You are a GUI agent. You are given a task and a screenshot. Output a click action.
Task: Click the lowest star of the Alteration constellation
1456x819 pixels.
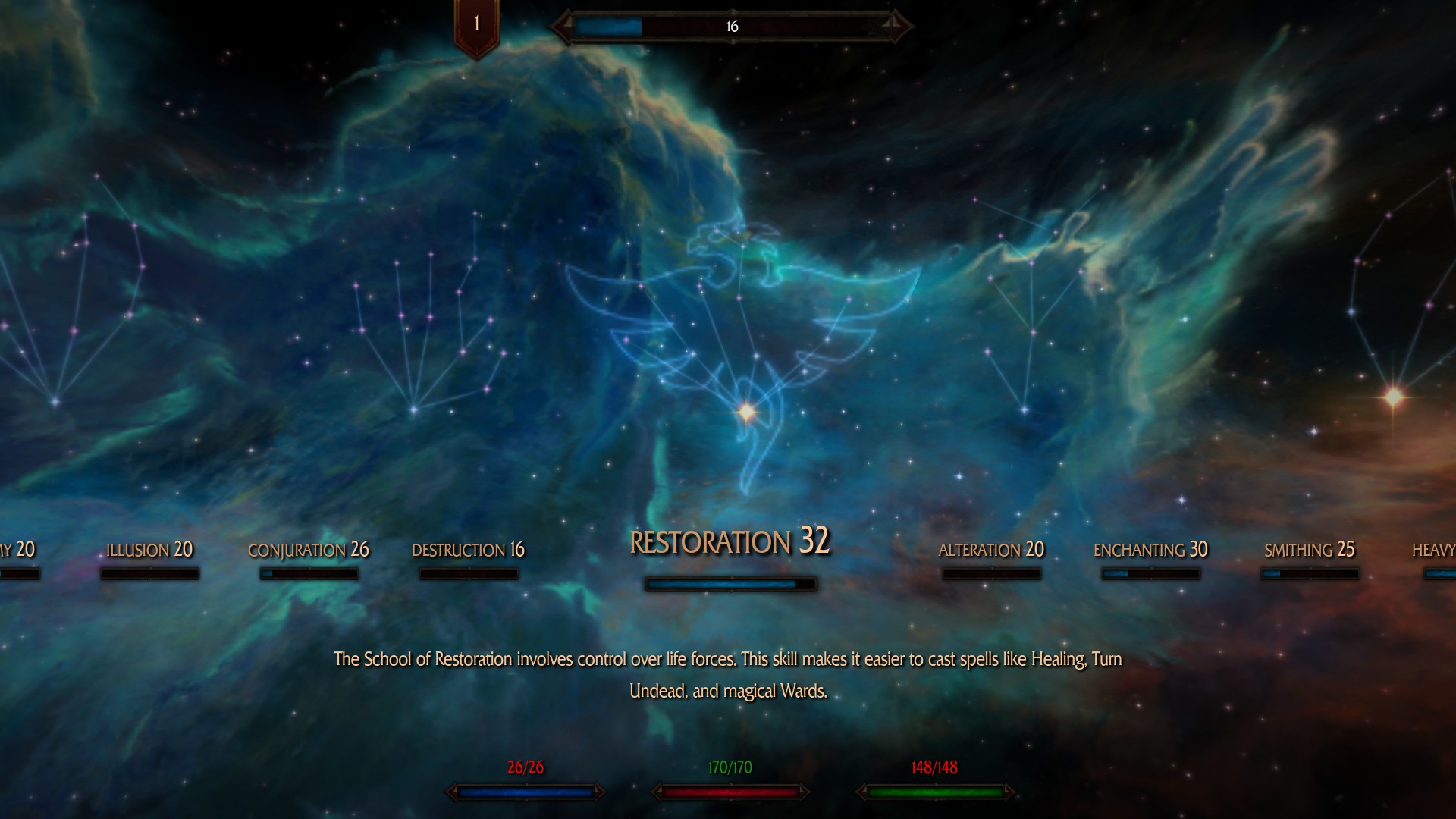click(x=1024, y=408)
